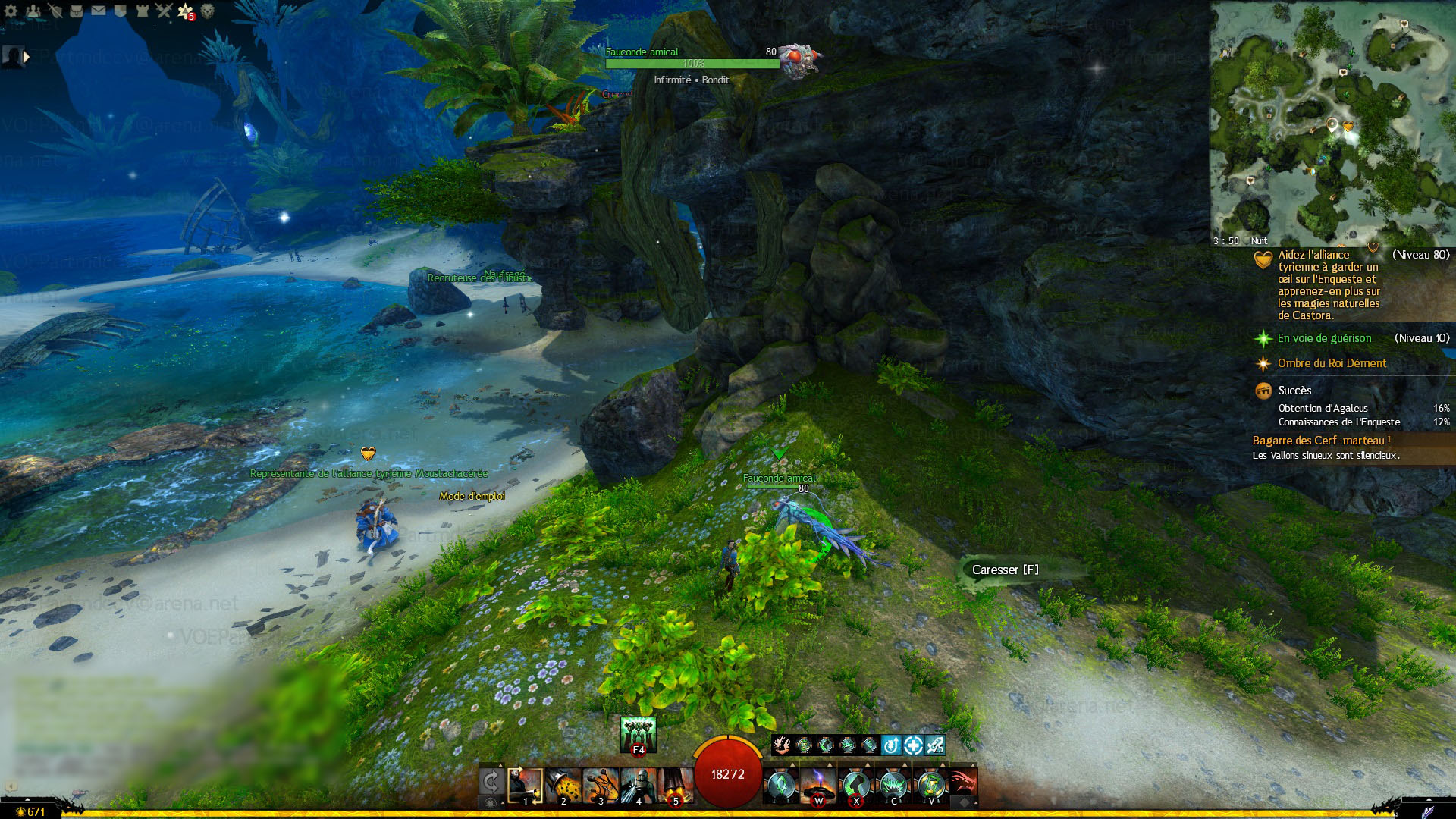Viewport: 1456px width, 819px height.
Task: Open the 'Succès' achievements tracker
Action: 1294,391
